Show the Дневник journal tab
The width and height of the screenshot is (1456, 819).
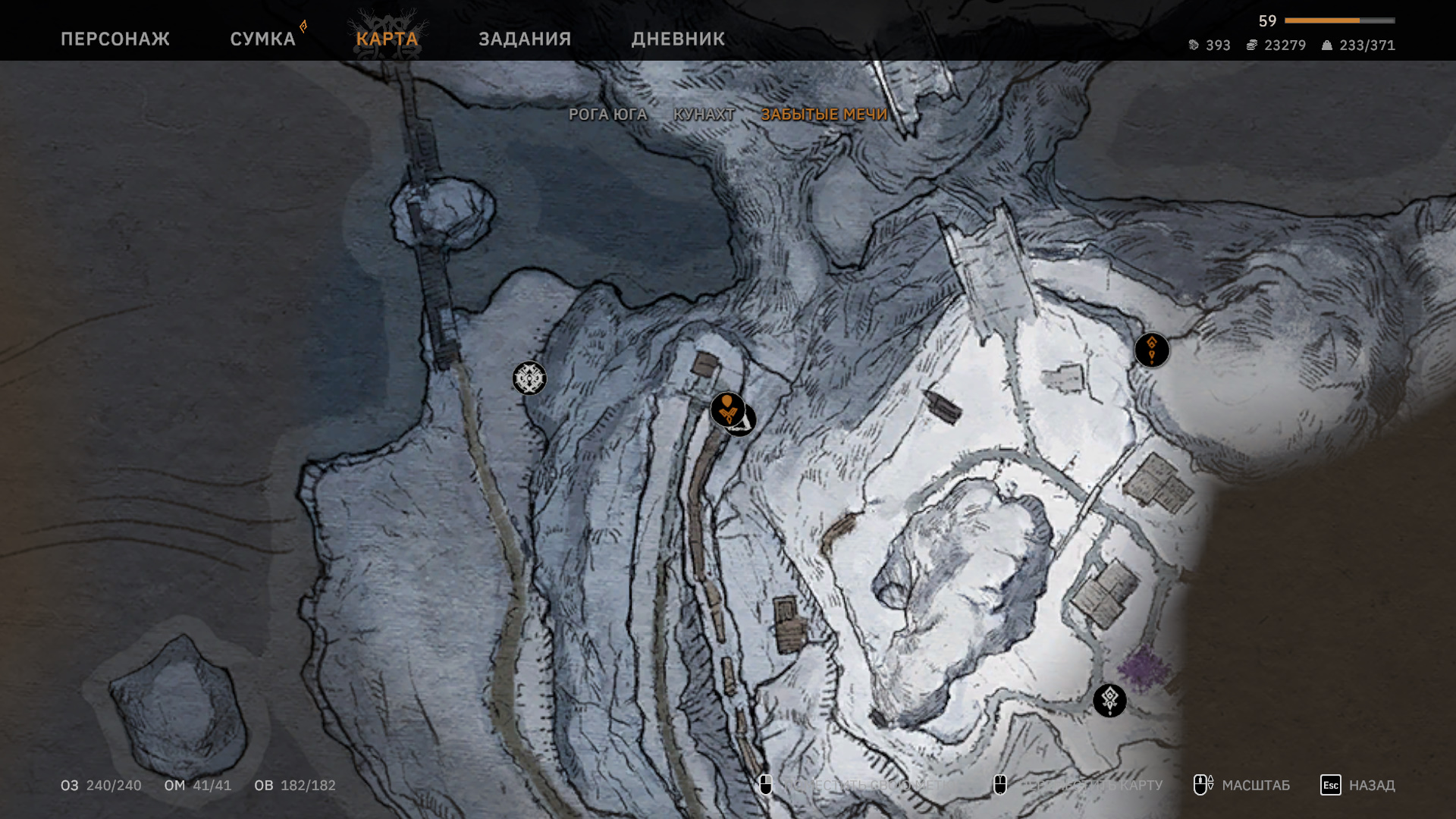click(678, 39)
